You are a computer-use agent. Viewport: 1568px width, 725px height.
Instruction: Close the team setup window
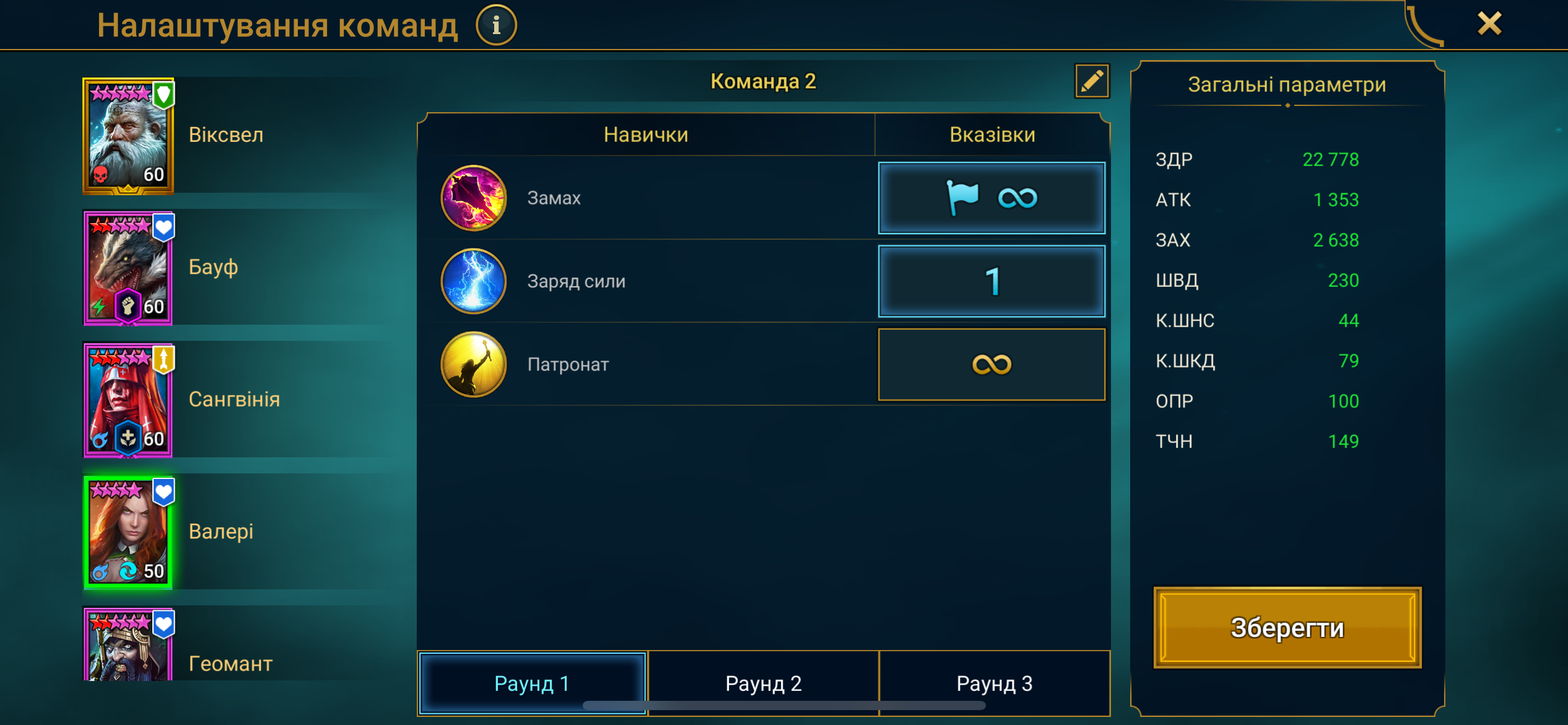(x=1489, y=24)
